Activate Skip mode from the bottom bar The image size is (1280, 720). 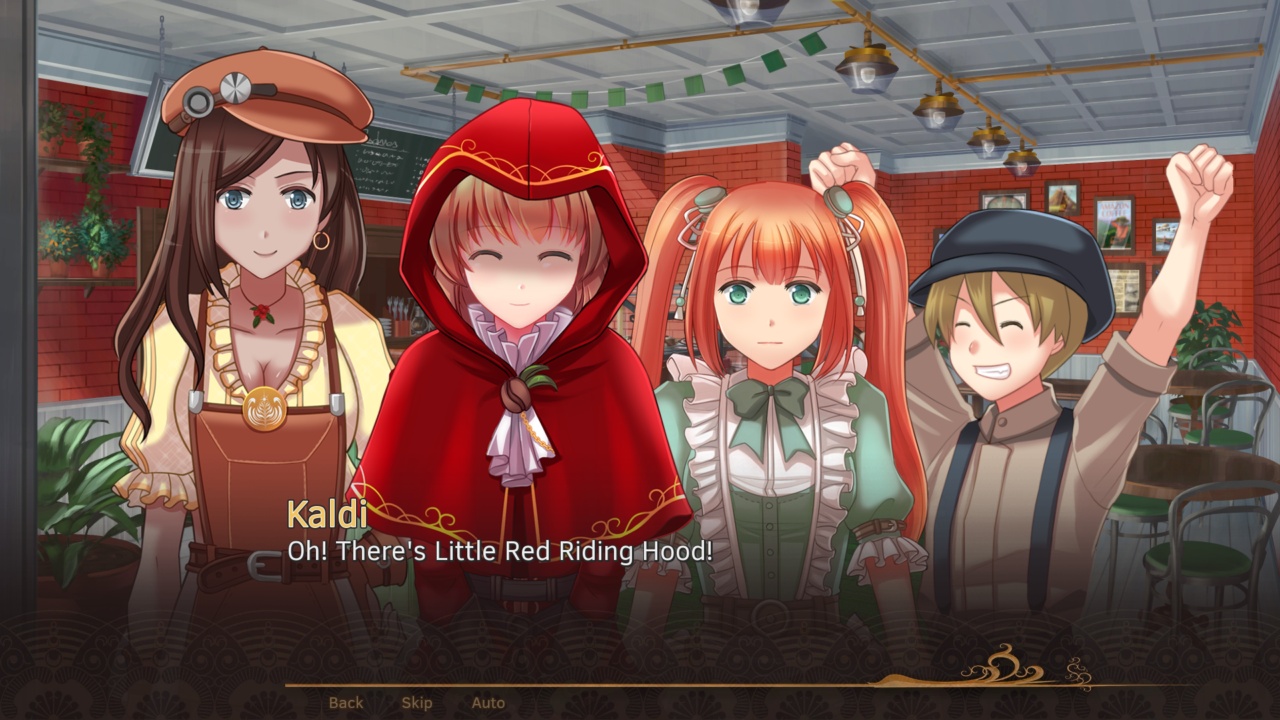tap(416, 703)
